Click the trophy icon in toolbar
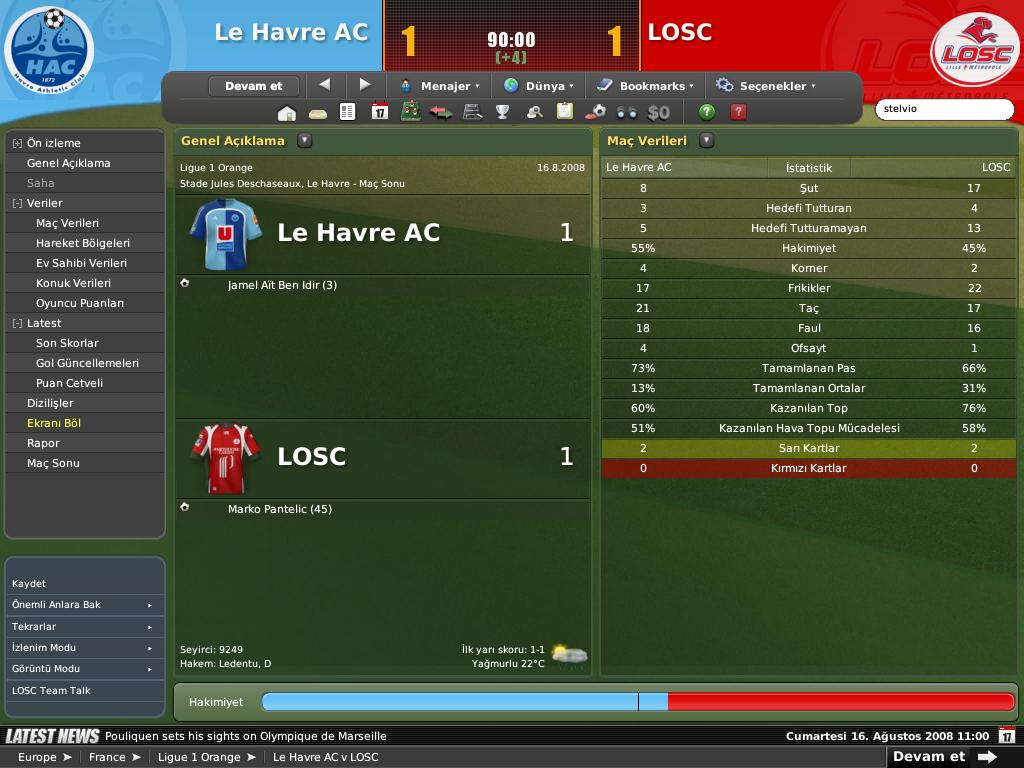The image size is (1024, 768). (503, 112)
